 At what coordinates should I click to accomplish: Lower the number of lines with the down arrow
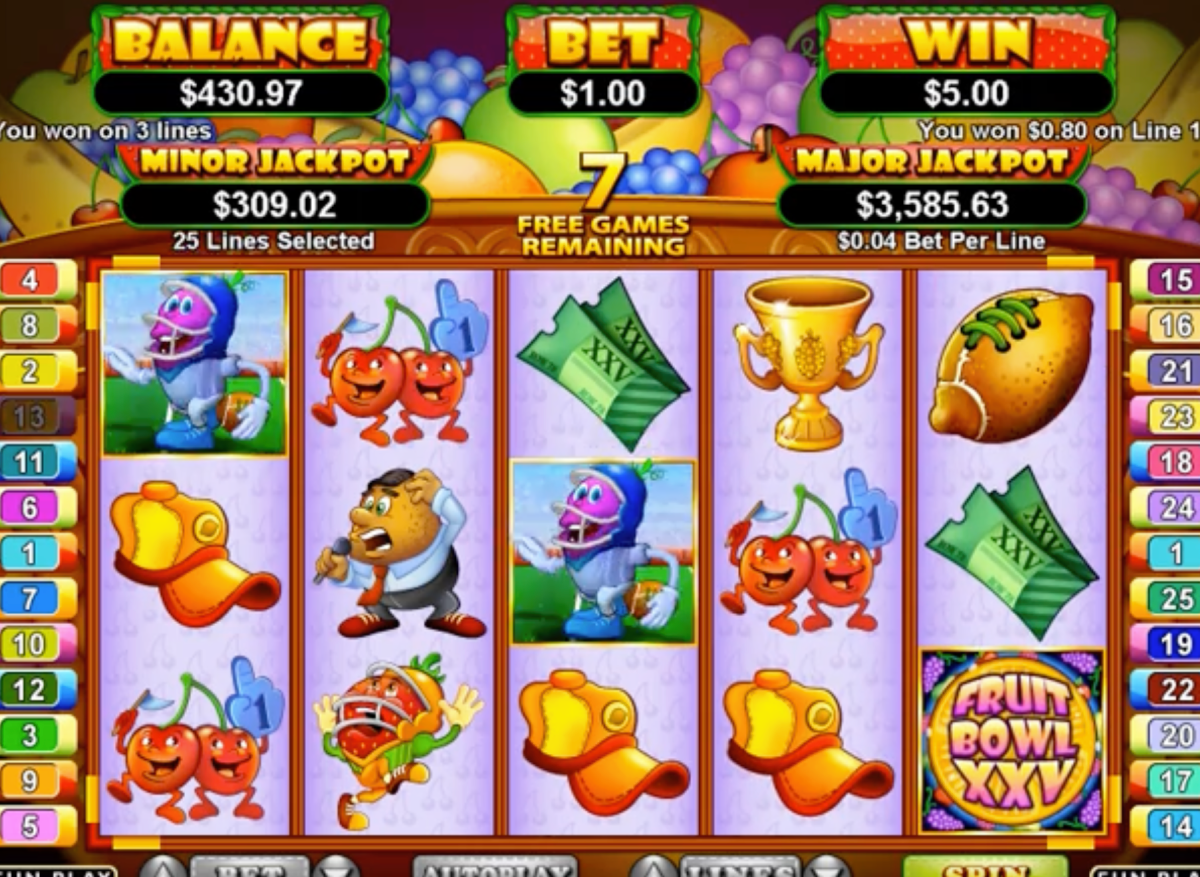826,868
